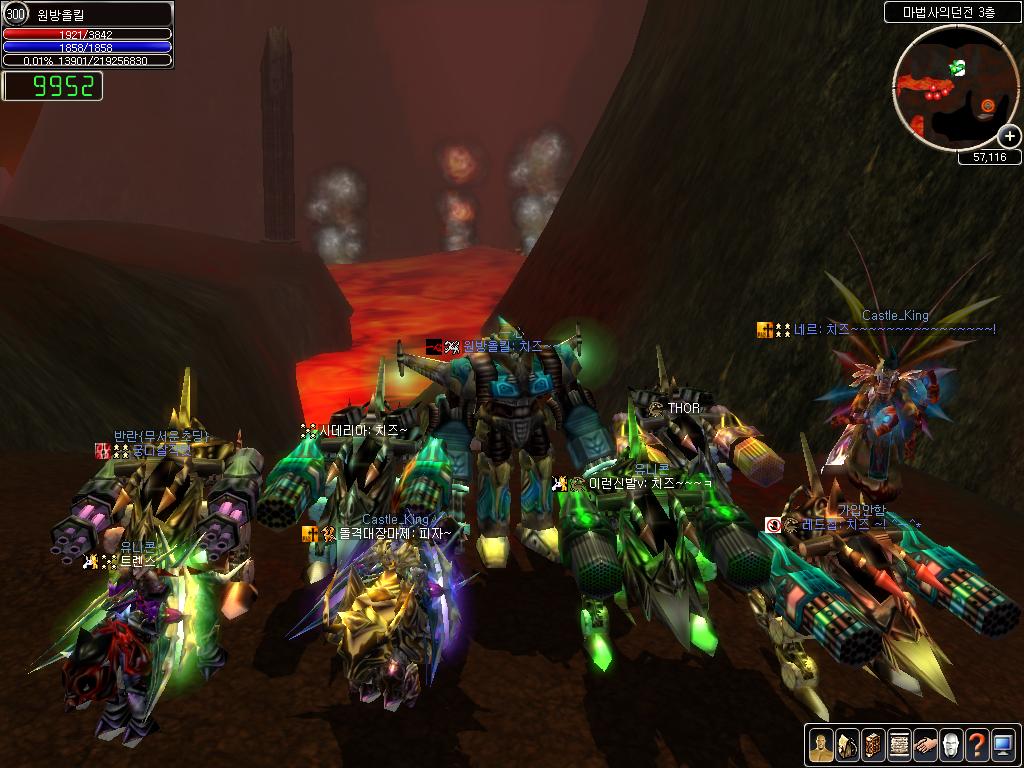Open help with the question mark icon
1024x768 pixels.
977,745
